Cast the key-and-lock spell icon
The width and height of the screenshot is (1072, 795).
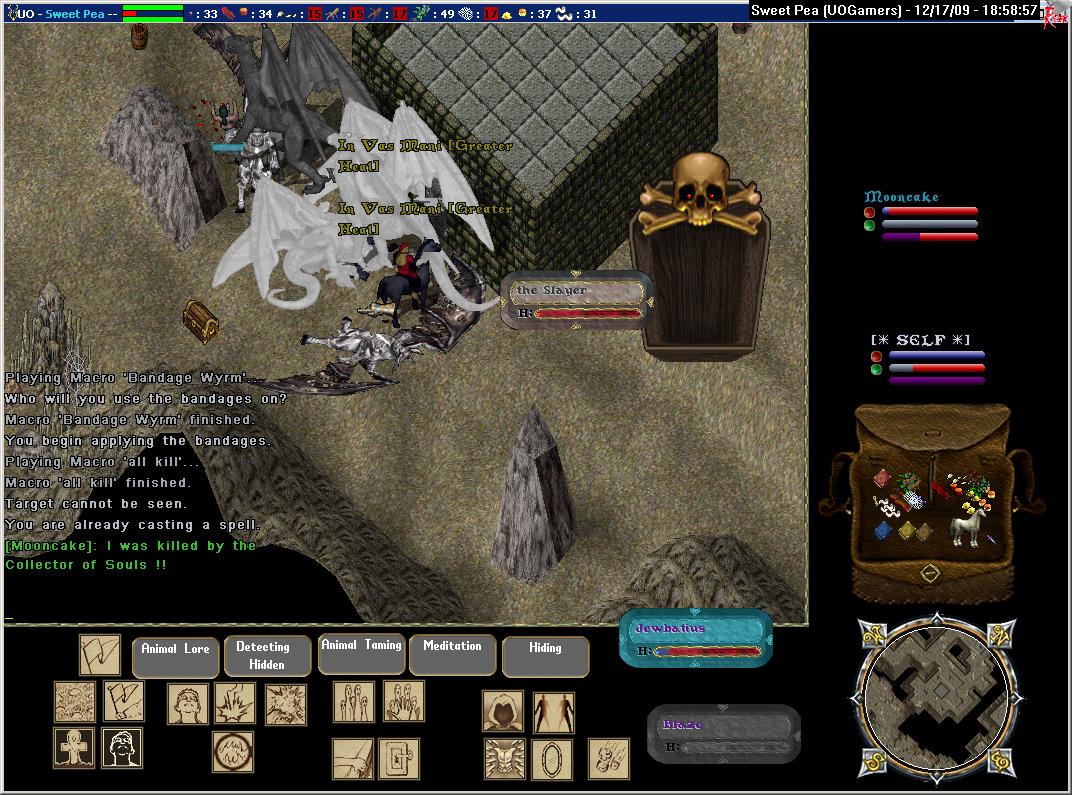[x=400, y=759]
